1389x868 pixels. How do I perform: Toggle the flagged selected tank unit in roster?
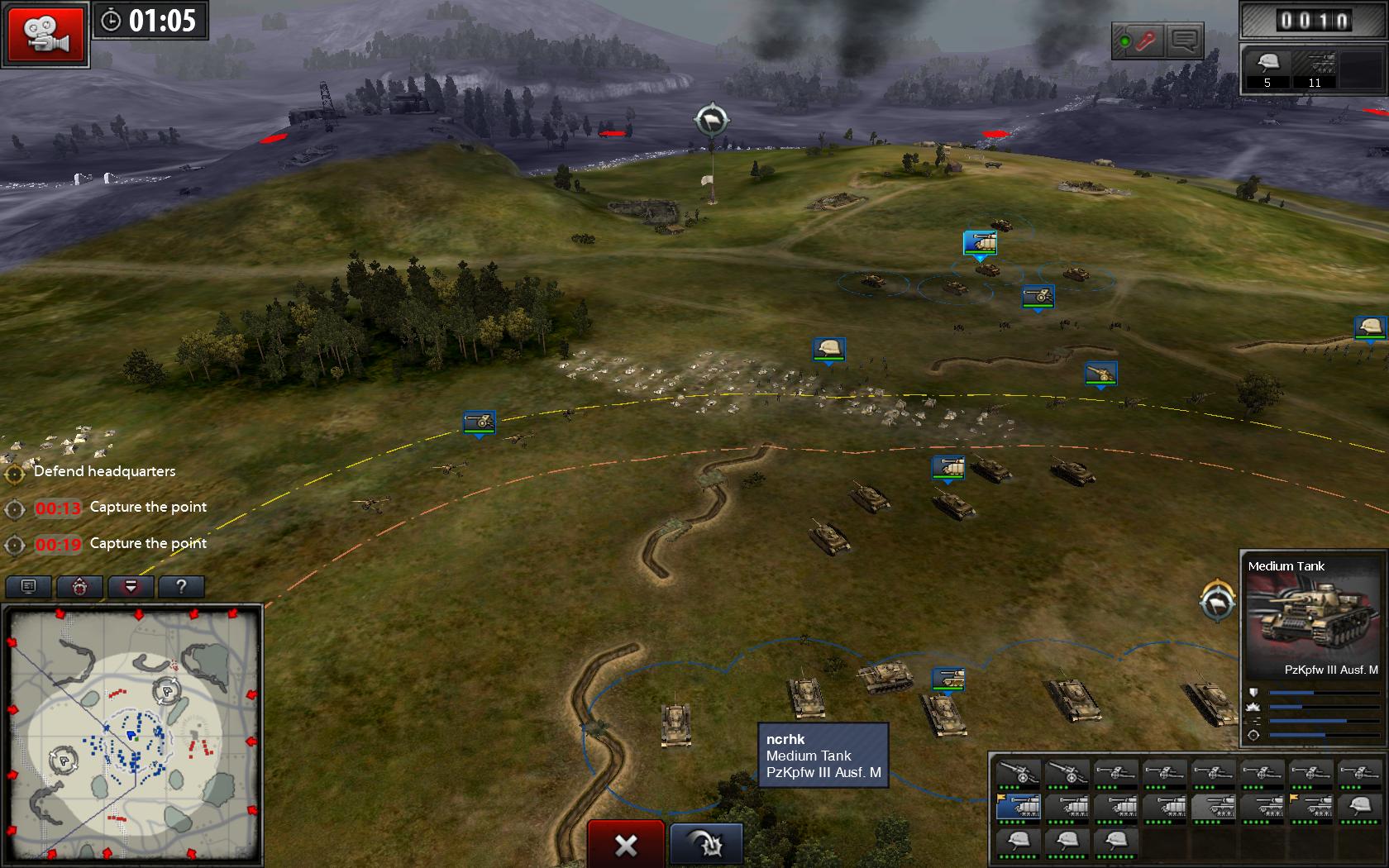pos(1019,808)
